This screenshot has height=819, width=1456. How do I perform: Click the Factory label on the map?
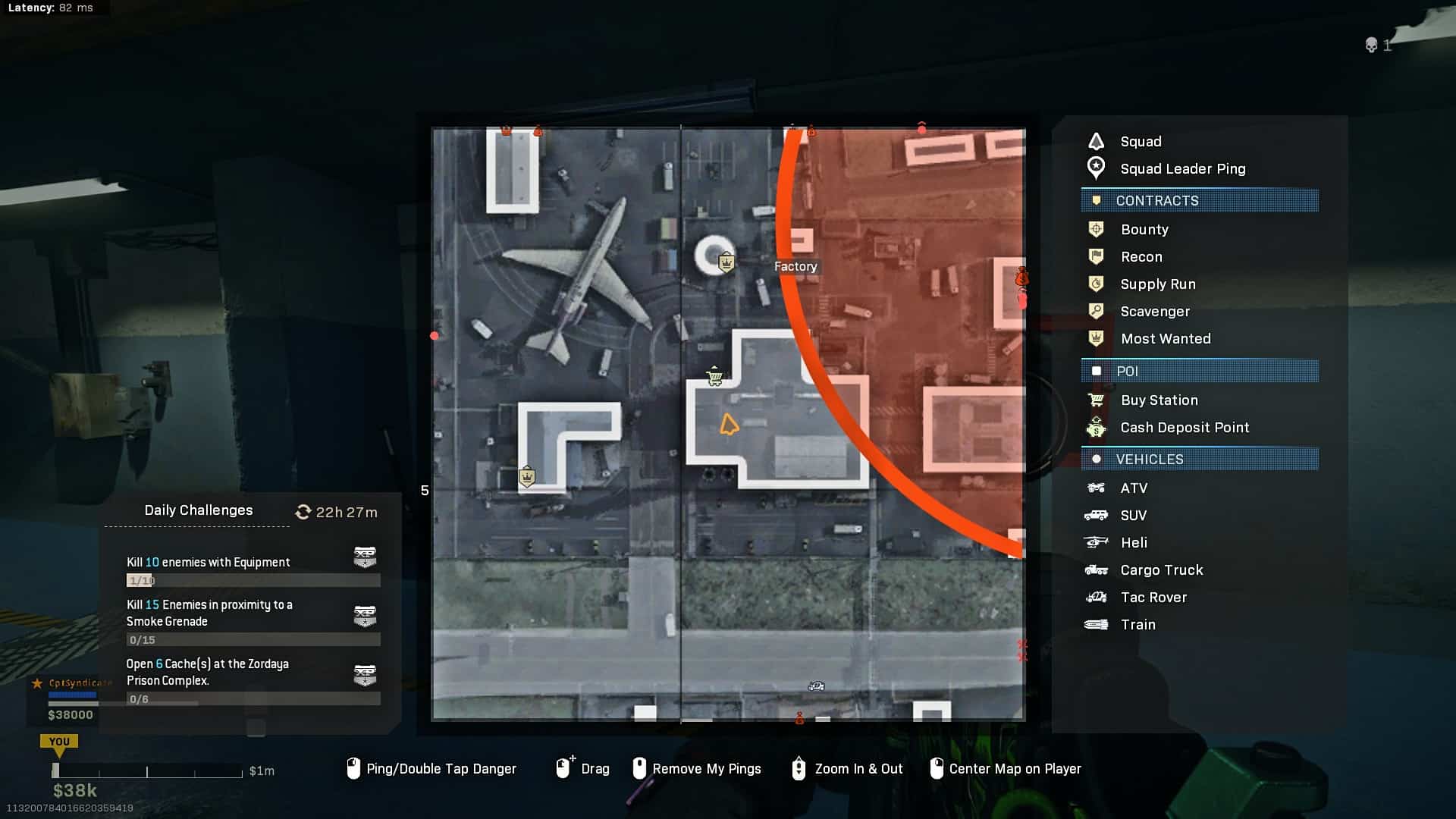pos(795,267)
